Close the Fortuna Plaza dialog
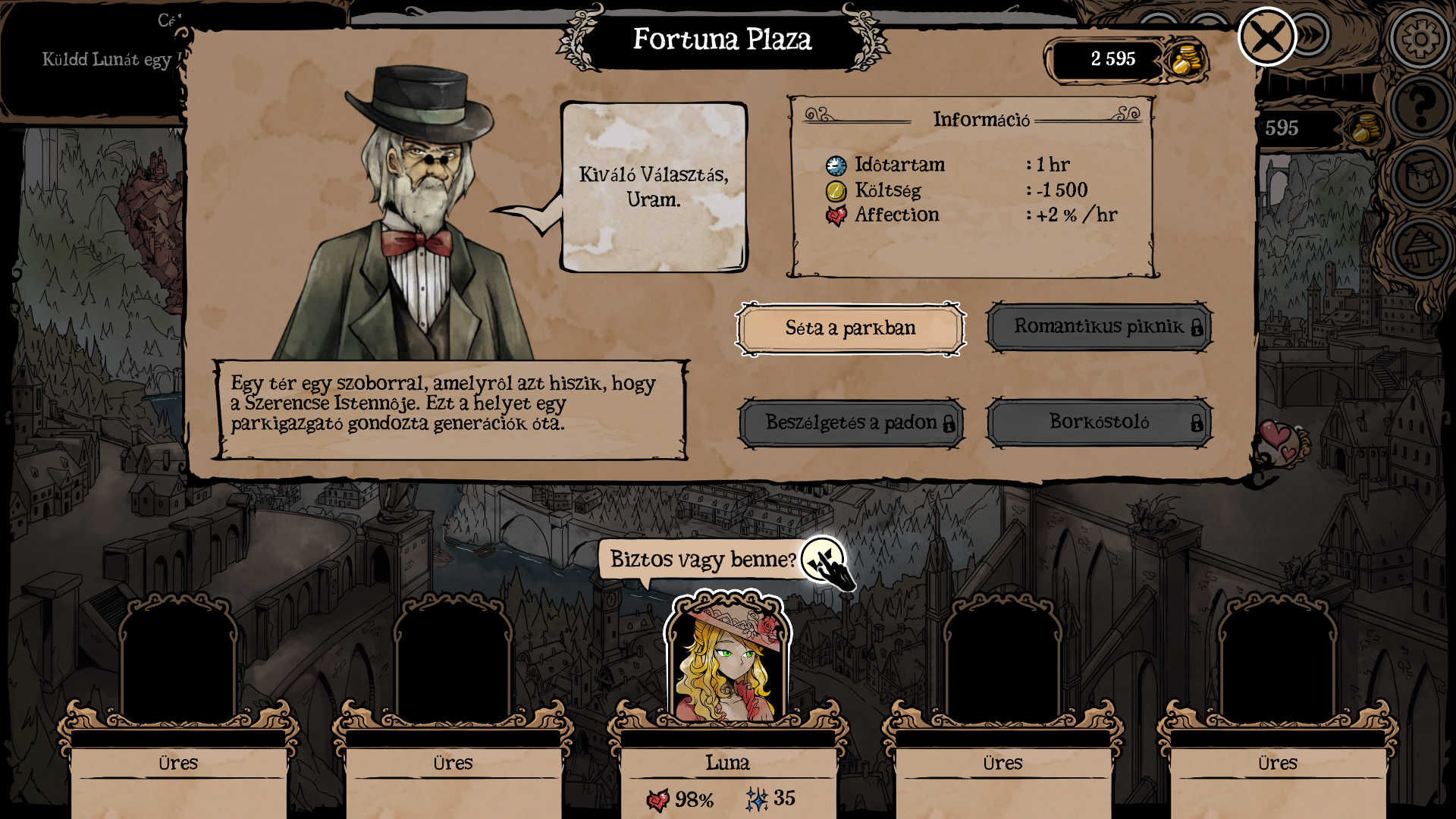 (1266, 36)
